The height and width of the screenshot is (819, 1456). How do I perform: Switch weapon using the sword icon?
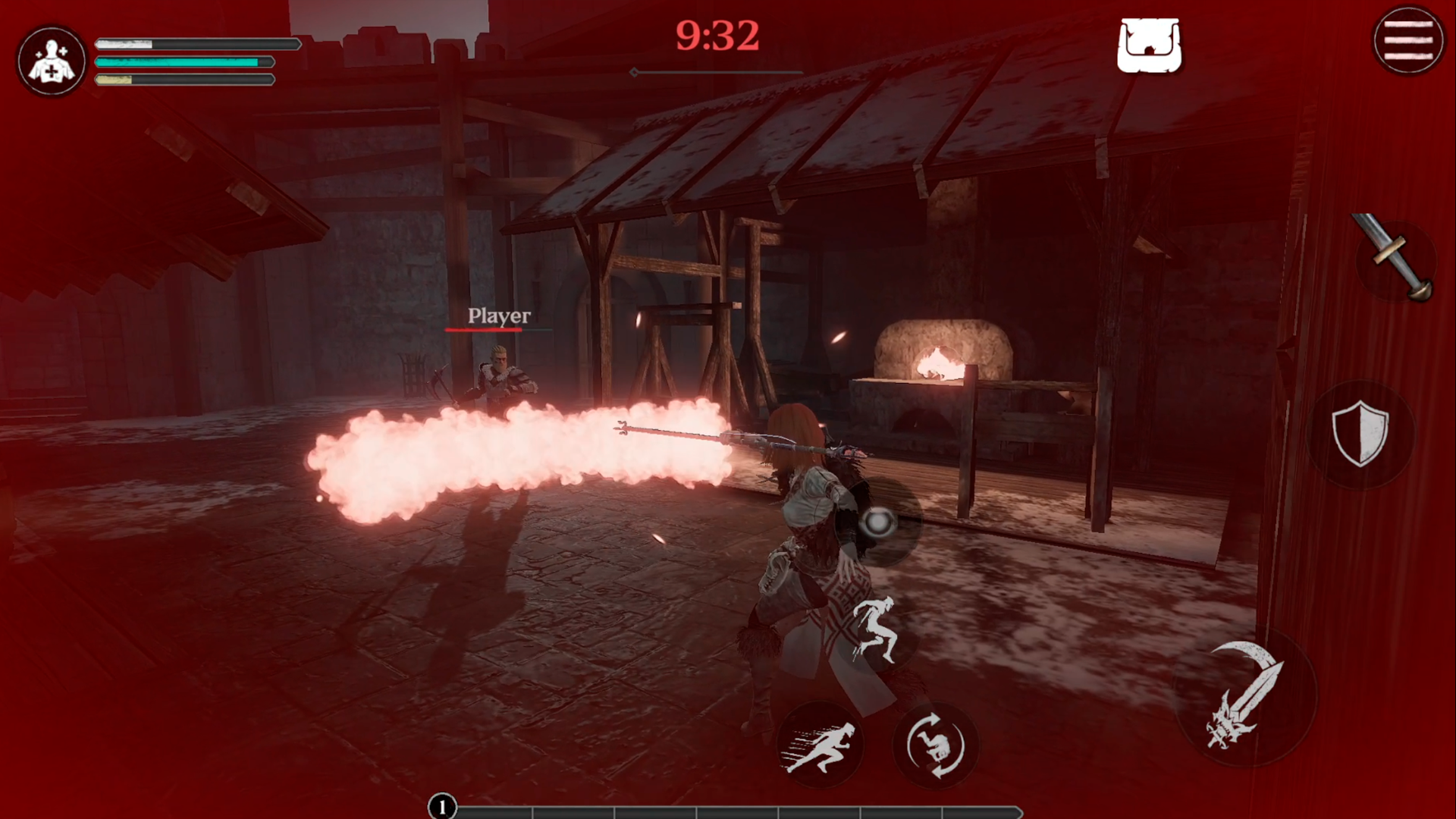[x=1394, y=258]
